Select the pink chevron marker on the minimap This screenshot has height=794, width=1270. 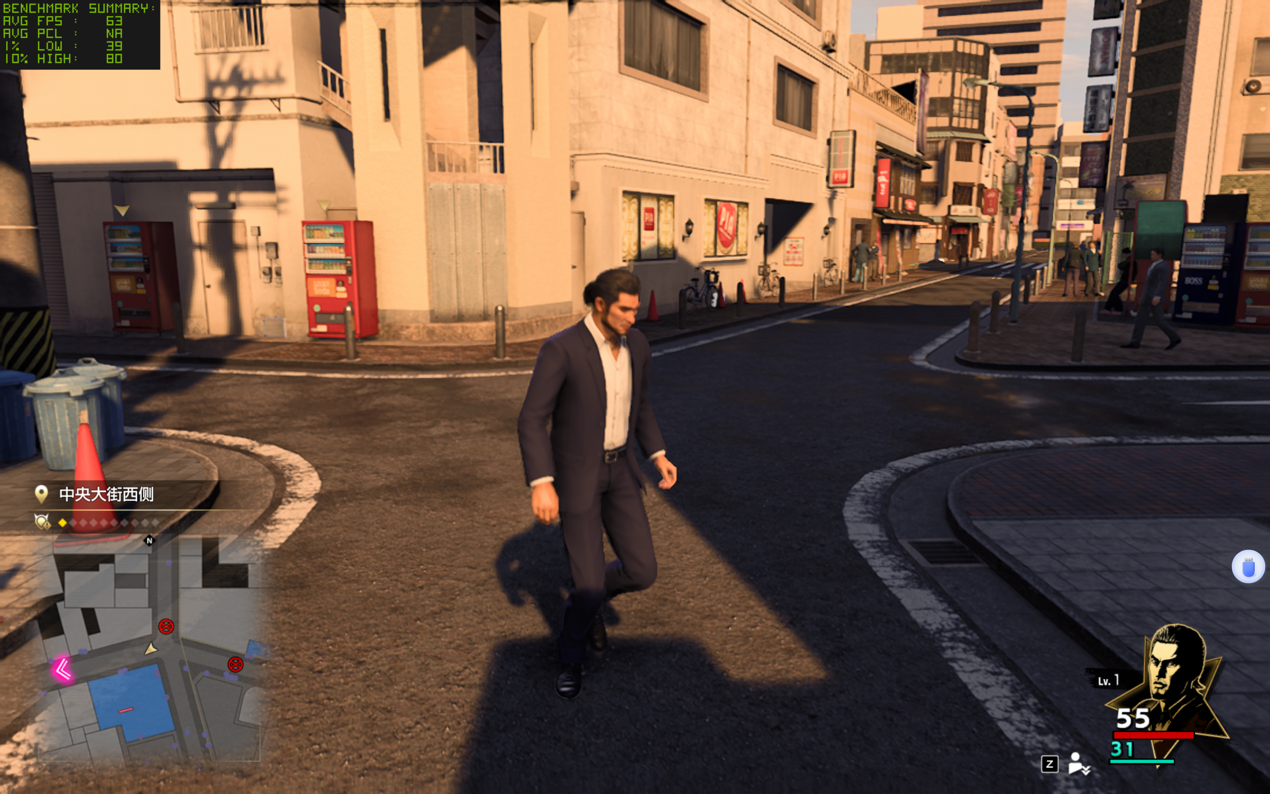point(62,669)
